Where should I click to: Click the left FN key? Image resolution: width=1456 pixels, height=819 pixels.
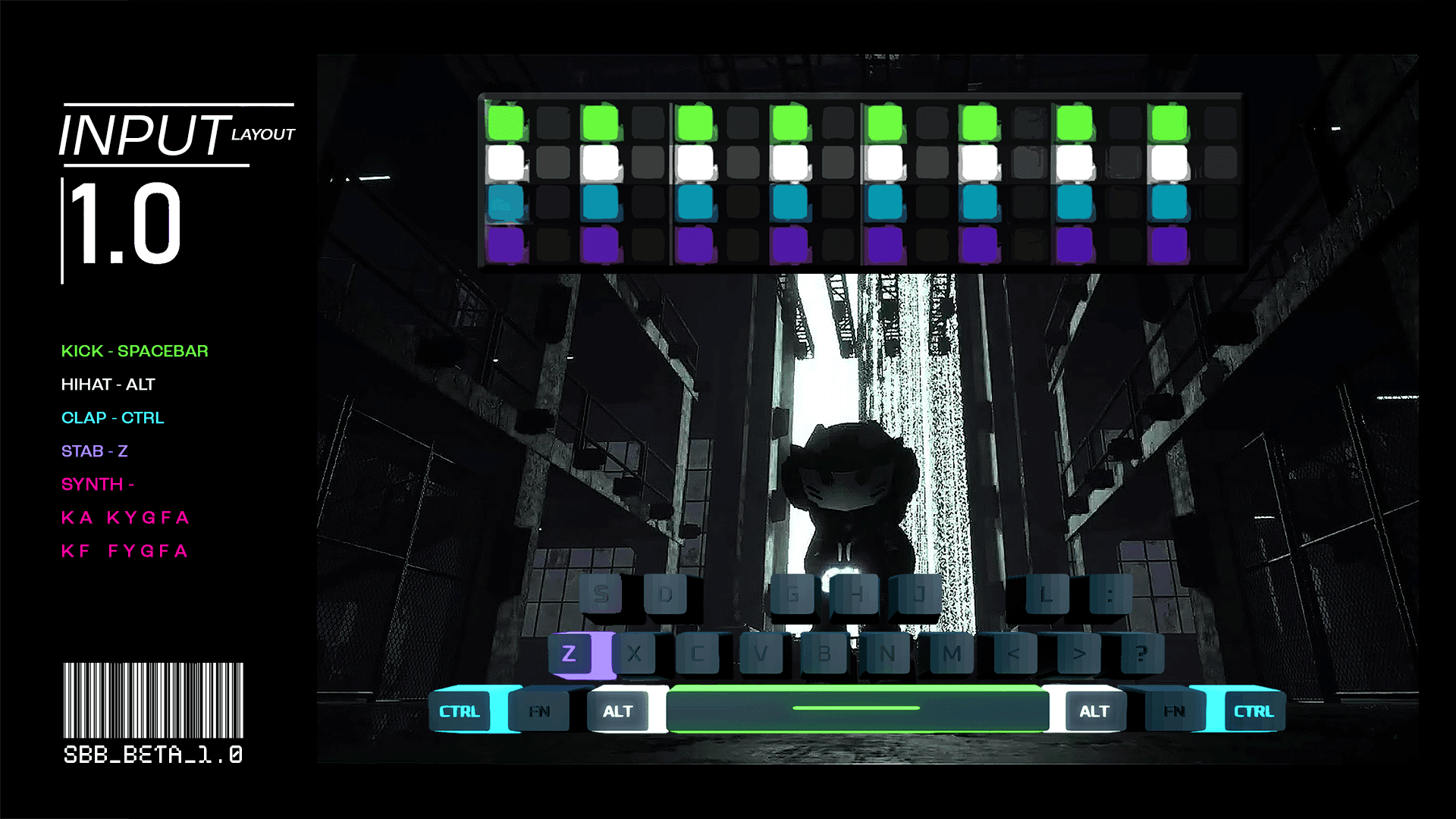pos(540,711)
